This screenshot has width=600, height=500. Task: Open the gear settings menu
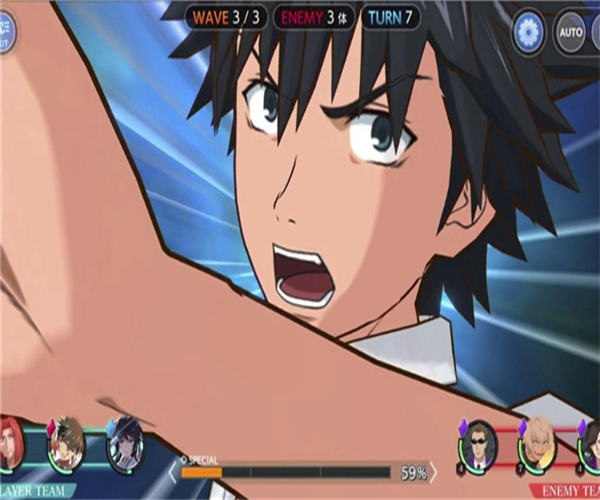528,32
